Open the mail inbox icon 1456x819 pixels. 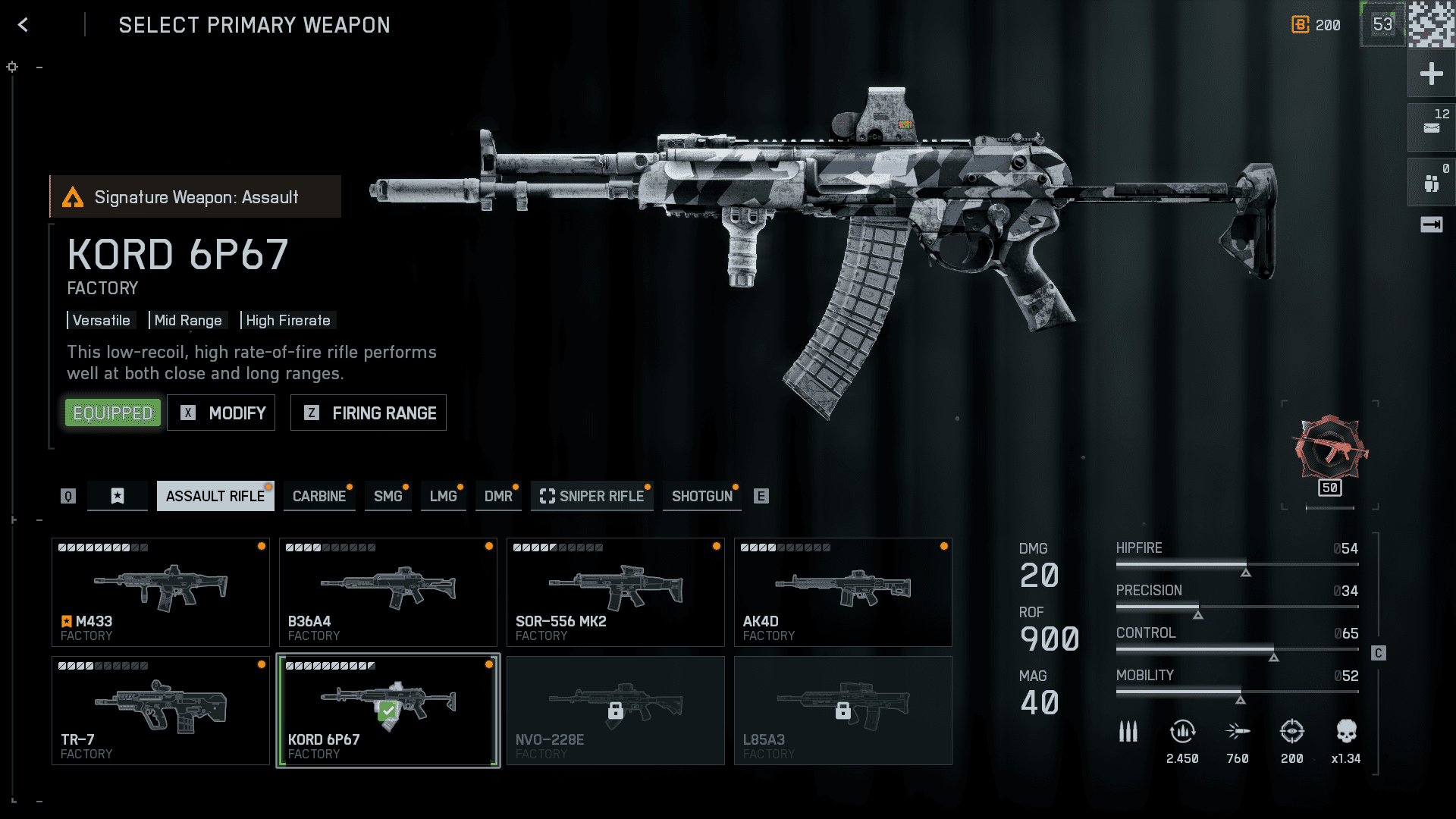(1431, 127)
